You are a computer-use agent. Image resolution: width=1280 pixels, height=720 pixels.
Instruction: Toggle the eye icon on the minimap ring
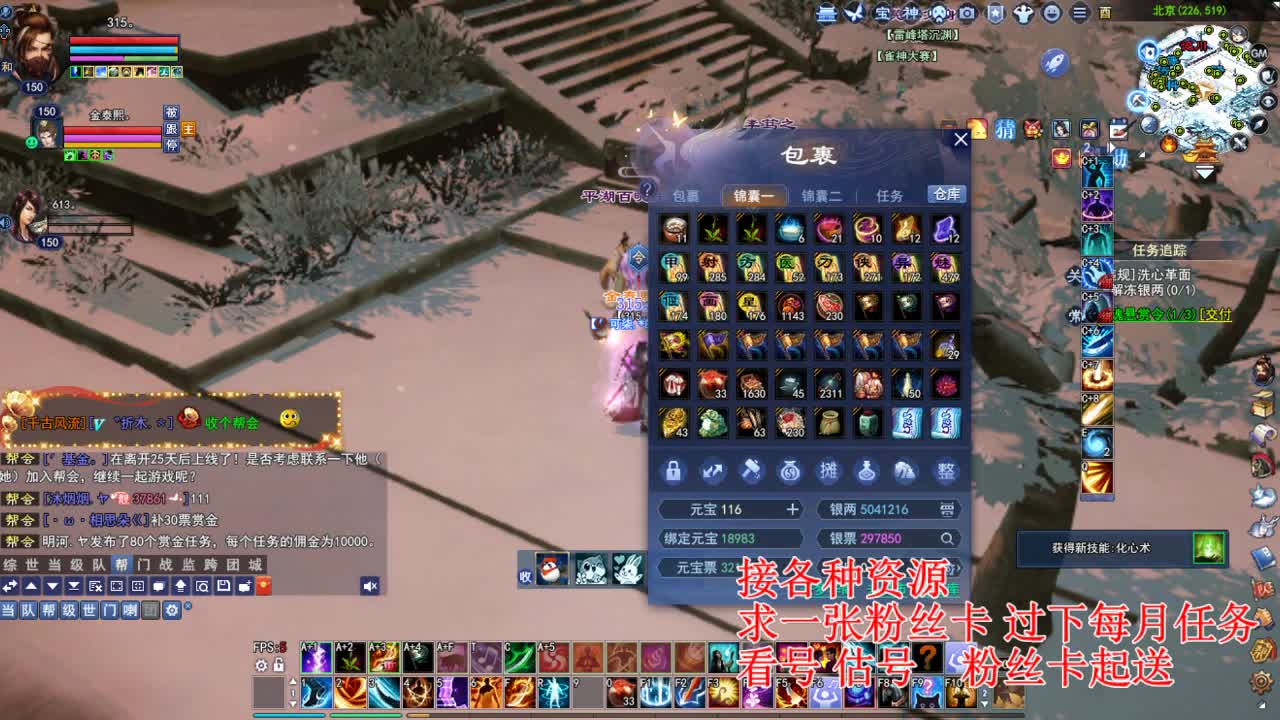1267,101
